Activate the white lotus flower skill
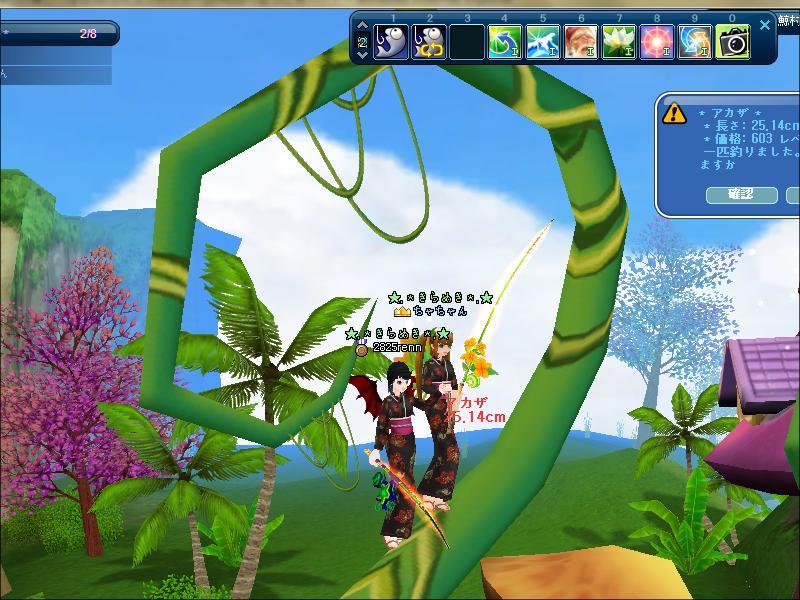 pyautogui.click(x=619, y=43)
